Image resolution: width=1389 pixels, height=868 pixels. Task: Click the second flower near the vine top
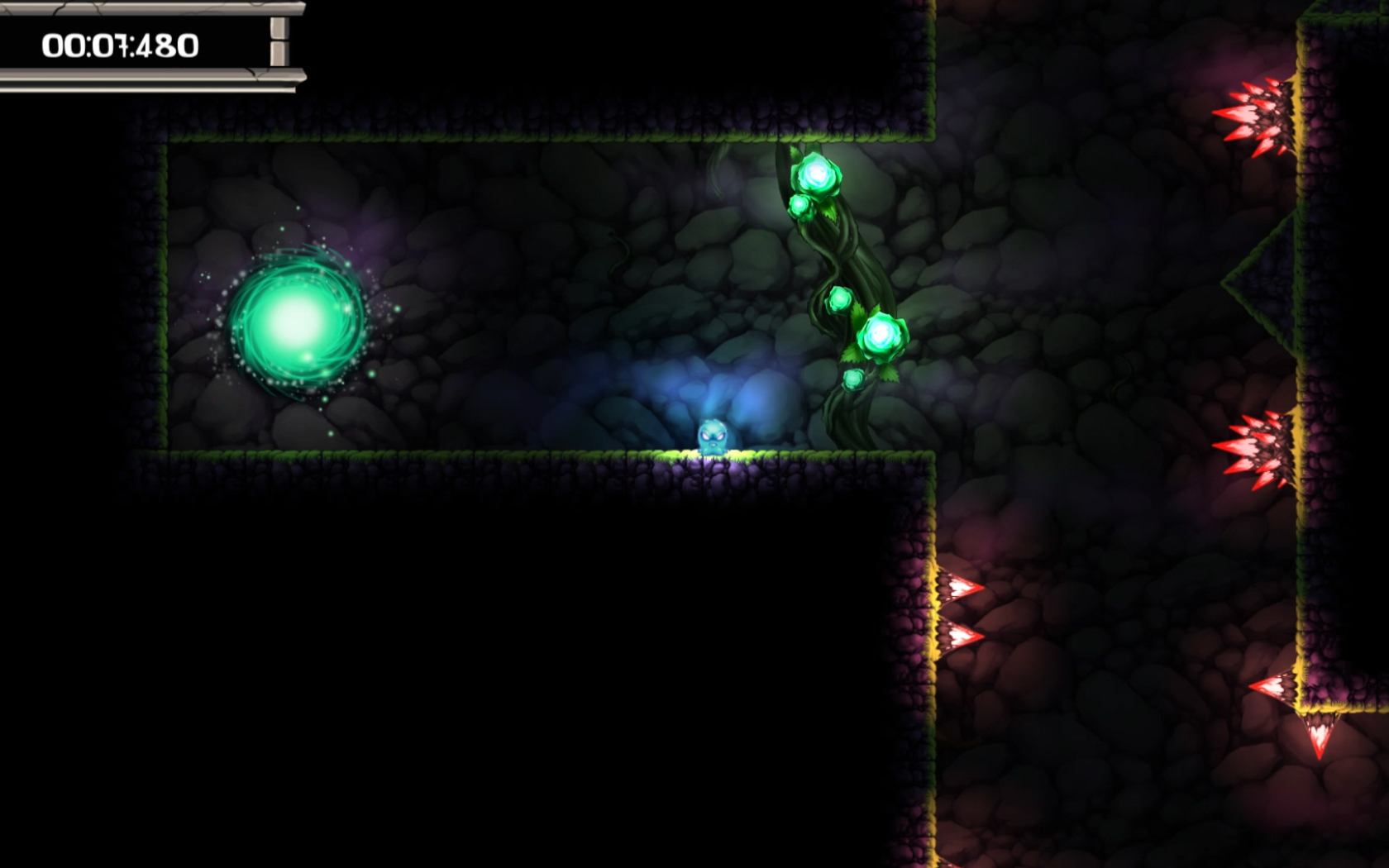[x=798, y=207]
